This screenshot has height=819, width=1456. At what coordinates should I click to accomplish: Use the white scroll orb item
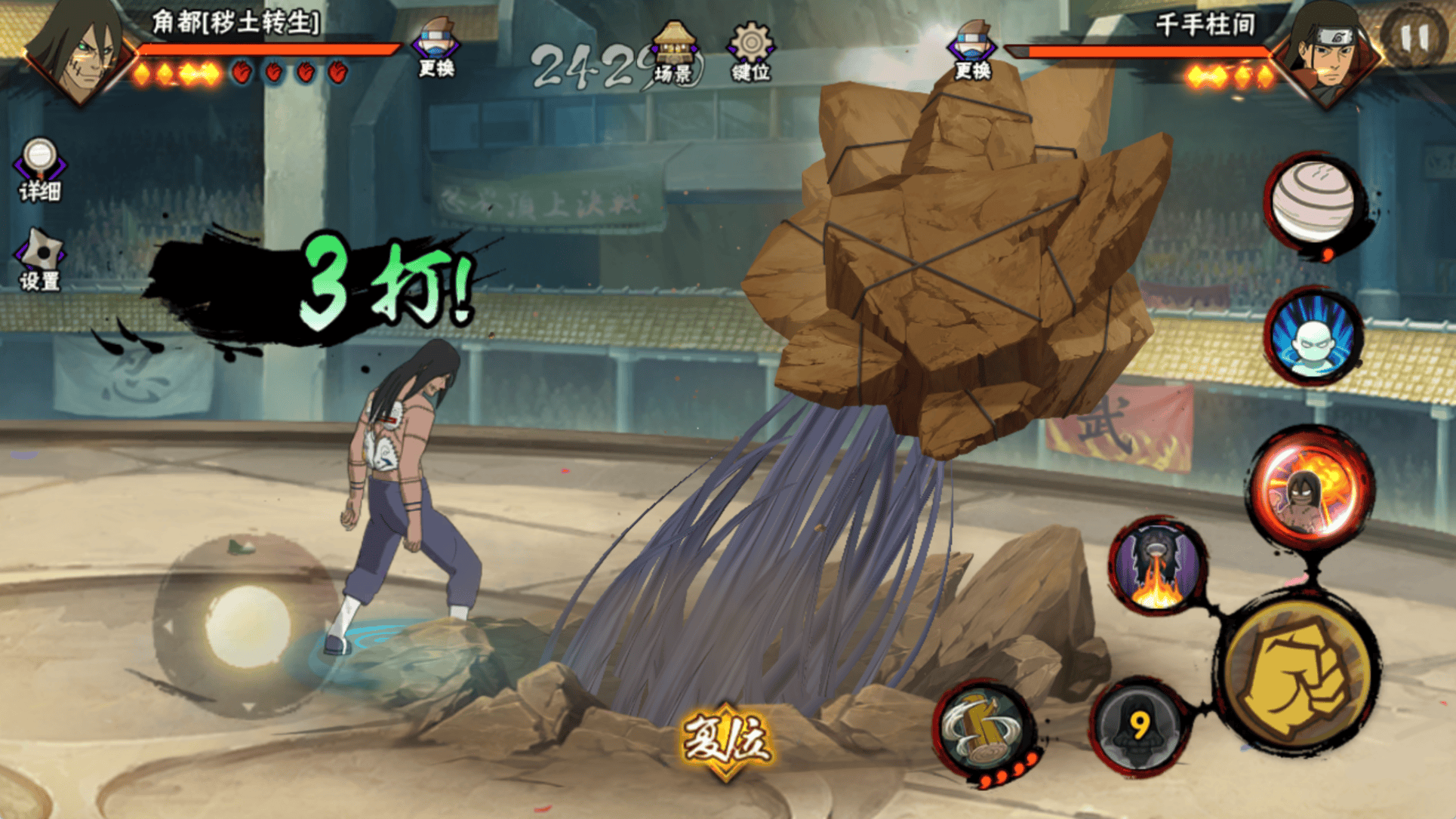(x=1313, y=201)
